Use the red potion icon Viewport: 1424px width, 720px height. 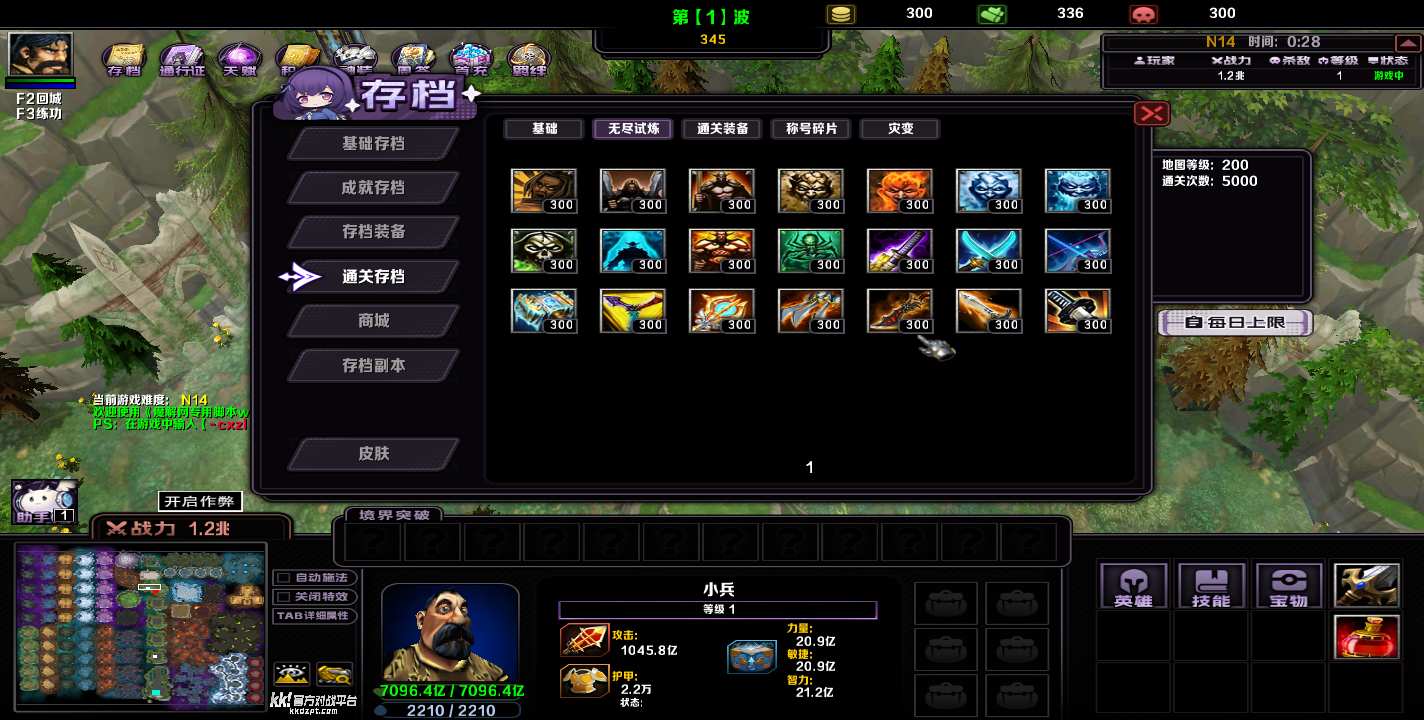(1366, 637)
